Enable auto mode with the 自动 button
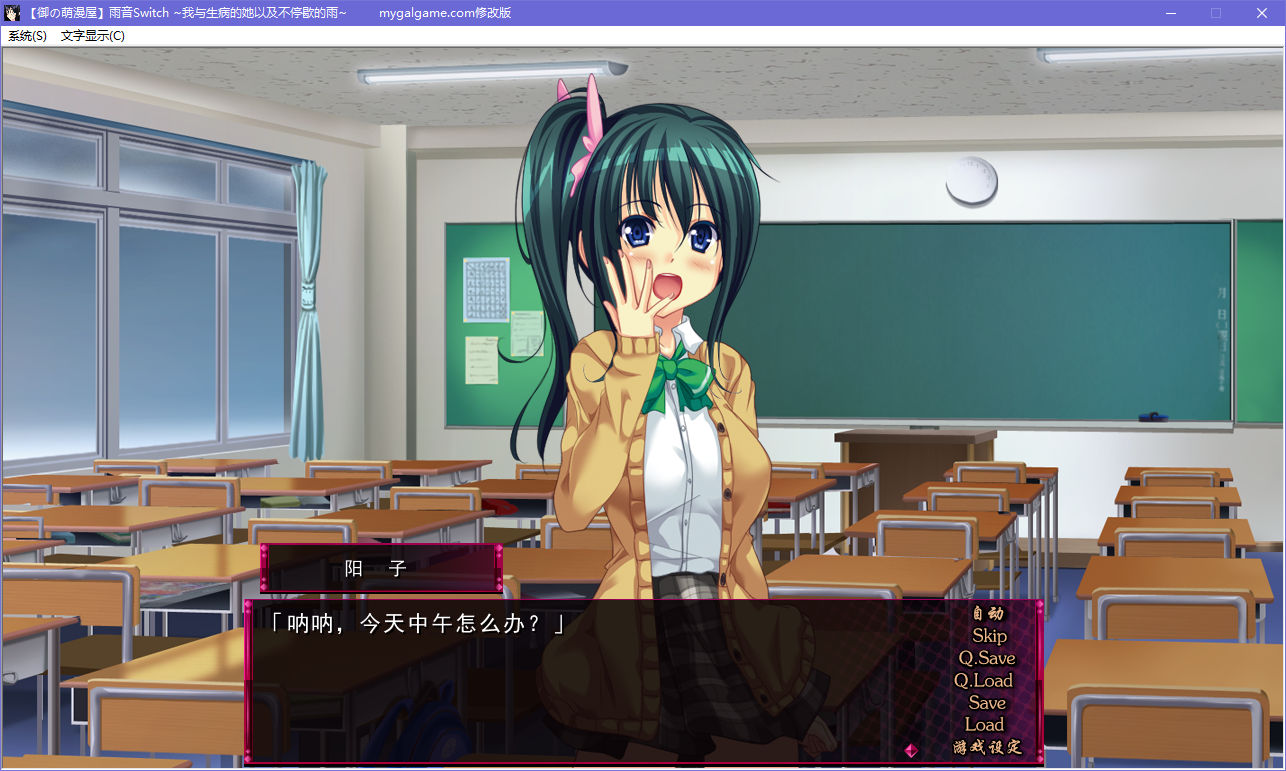Viewport: 1286px width, 771px height. pos(987,613)
